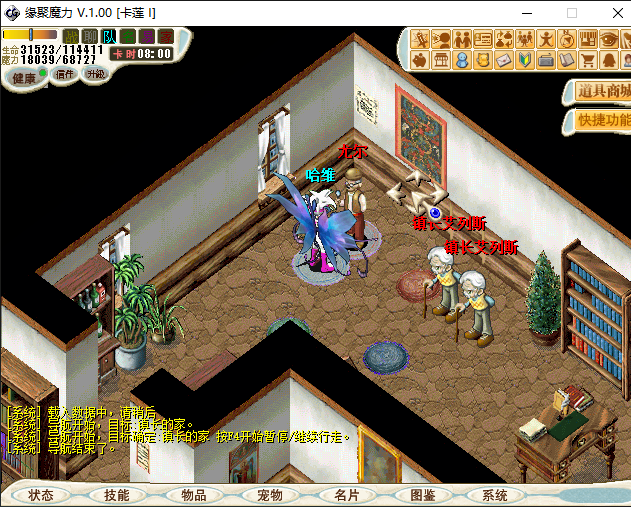Open the 快捷功能 quick functions panel
The height and width of the screenshot is (507, 631).
click(601, 120)
